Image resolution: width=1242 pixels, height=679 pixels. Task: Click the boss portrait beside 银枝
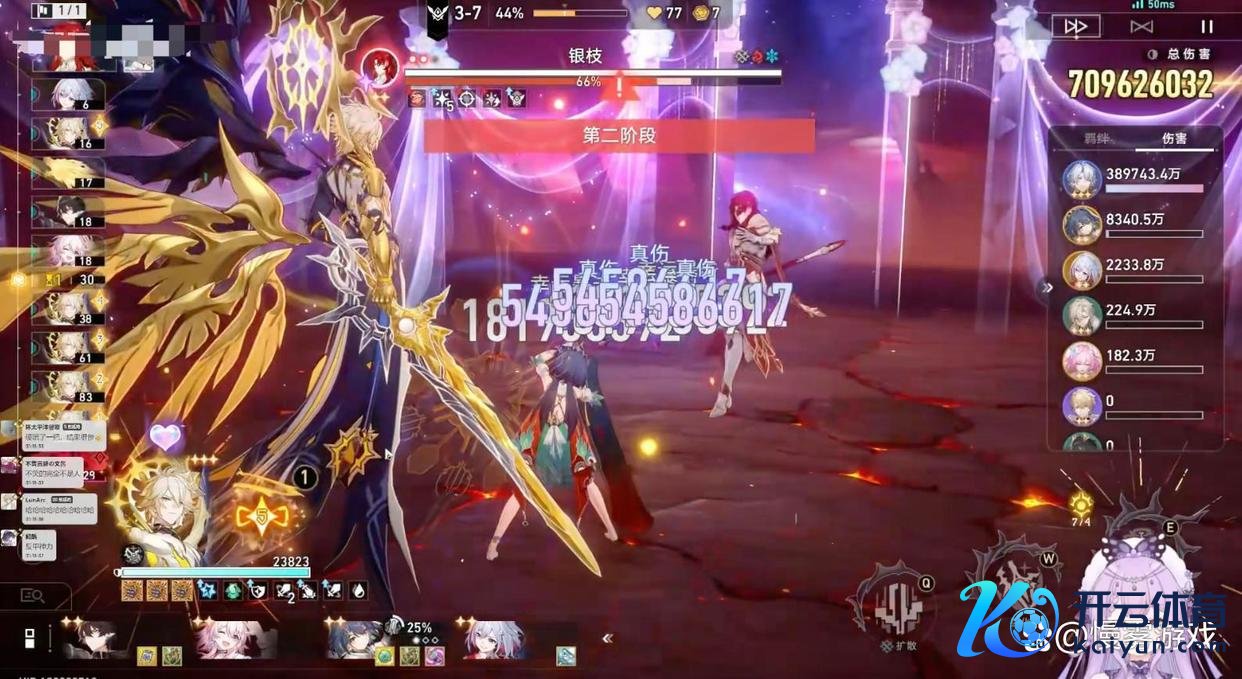click(380, 67)
